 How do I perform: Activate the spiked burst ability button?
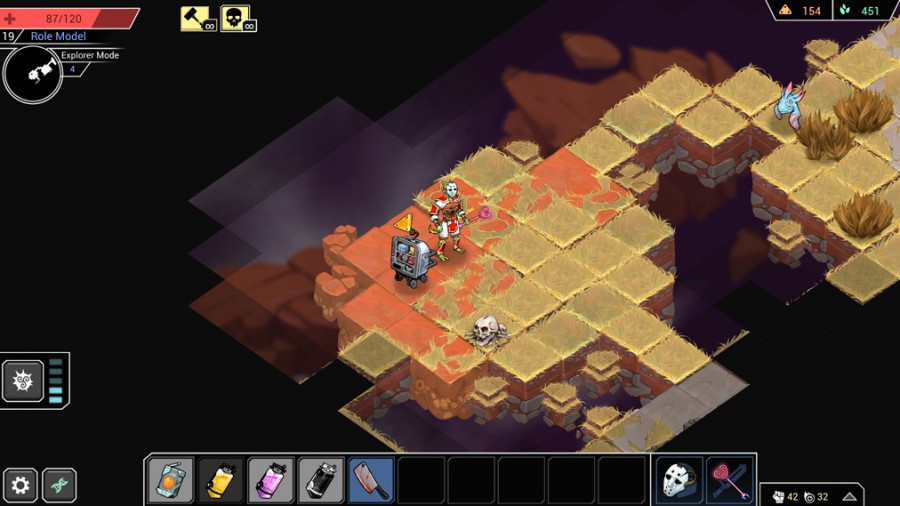click(22, 381)
